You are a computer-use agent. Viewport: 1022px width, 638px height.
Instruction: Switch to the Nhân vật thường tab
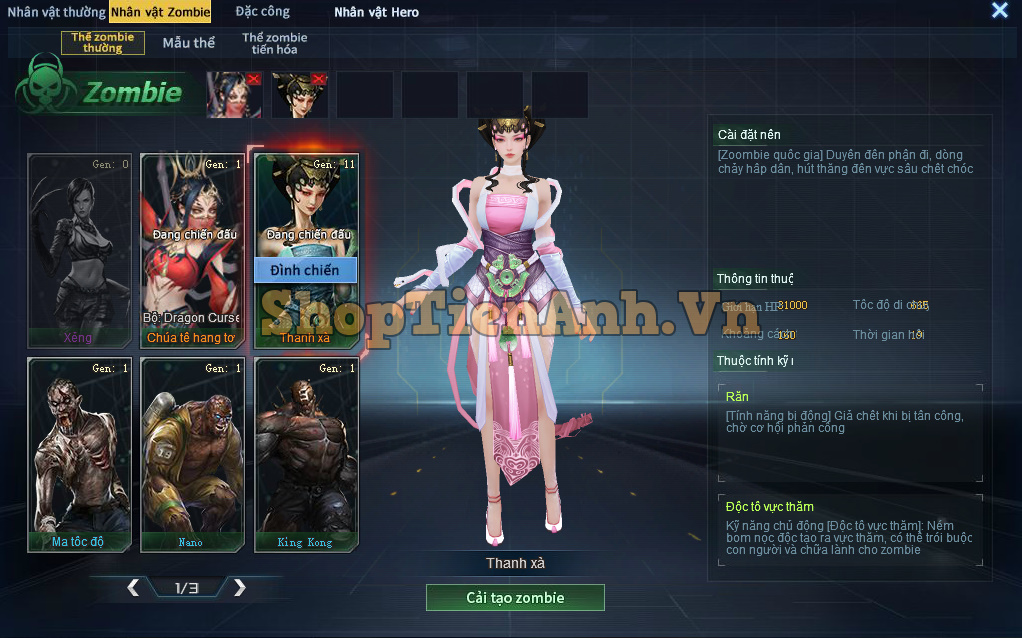pyautogui.click(x=56, y=12)
